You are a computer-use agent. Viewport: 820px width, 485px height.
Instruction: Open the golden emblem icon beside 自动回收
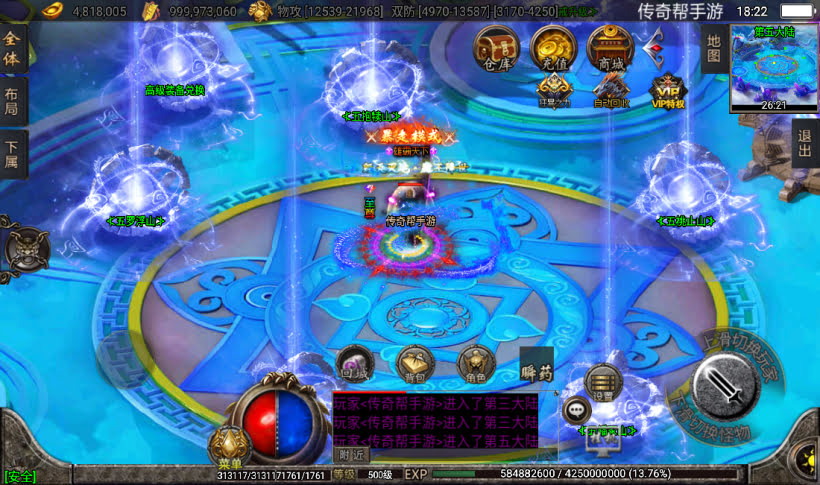click(554, 91)
